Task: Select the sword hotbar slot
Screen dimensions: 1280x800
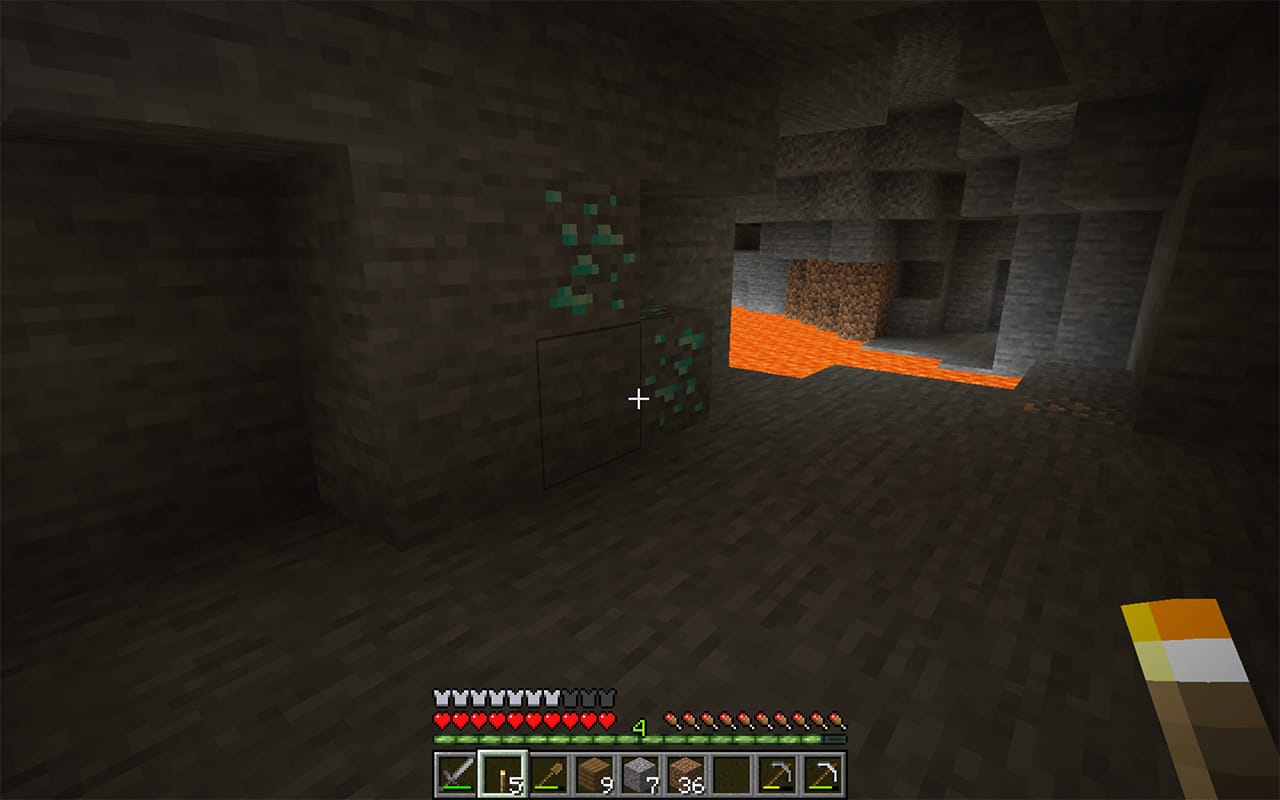Action: [x=456, y=774]
